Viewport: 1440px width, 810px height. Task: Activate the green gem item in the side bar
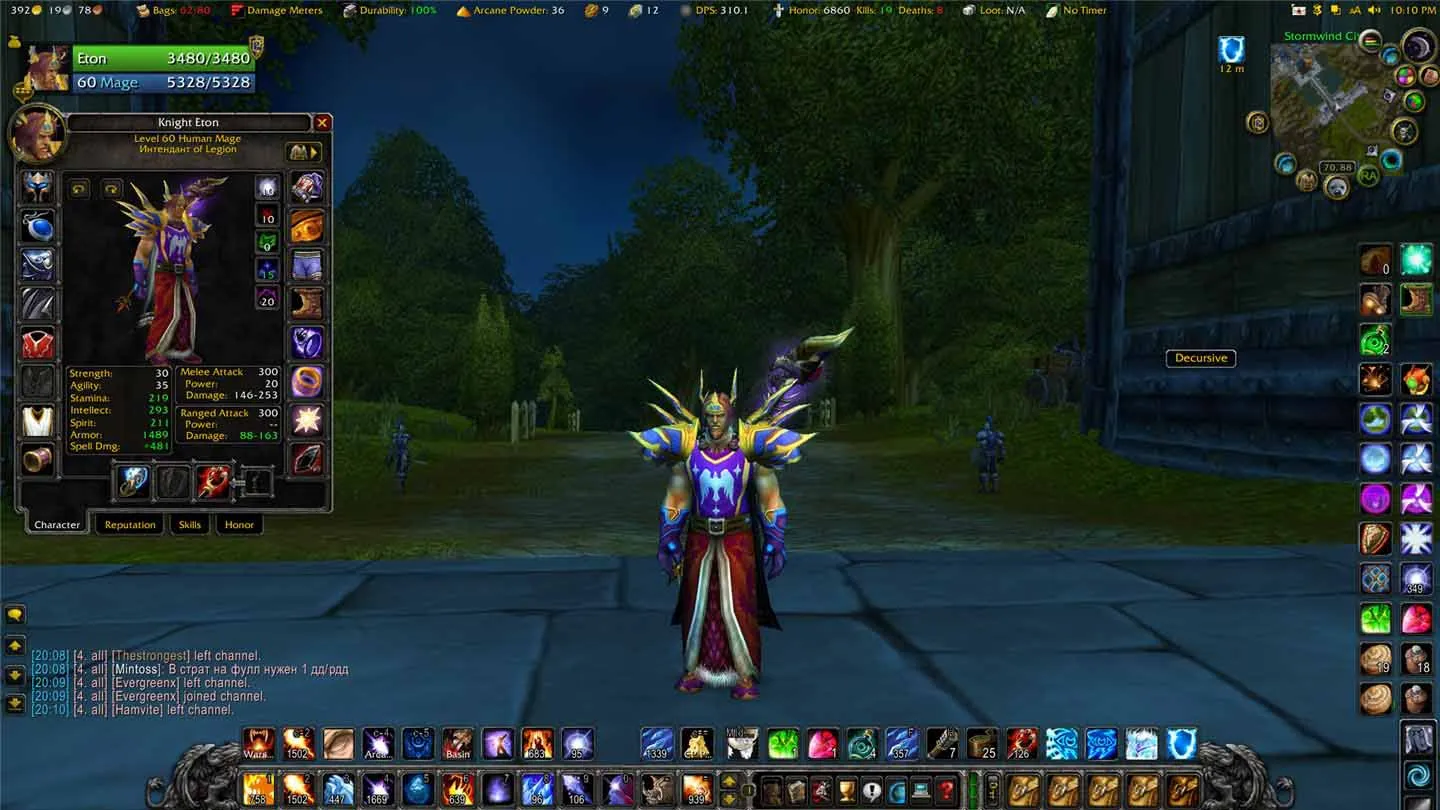click(x=1375, y=619)
